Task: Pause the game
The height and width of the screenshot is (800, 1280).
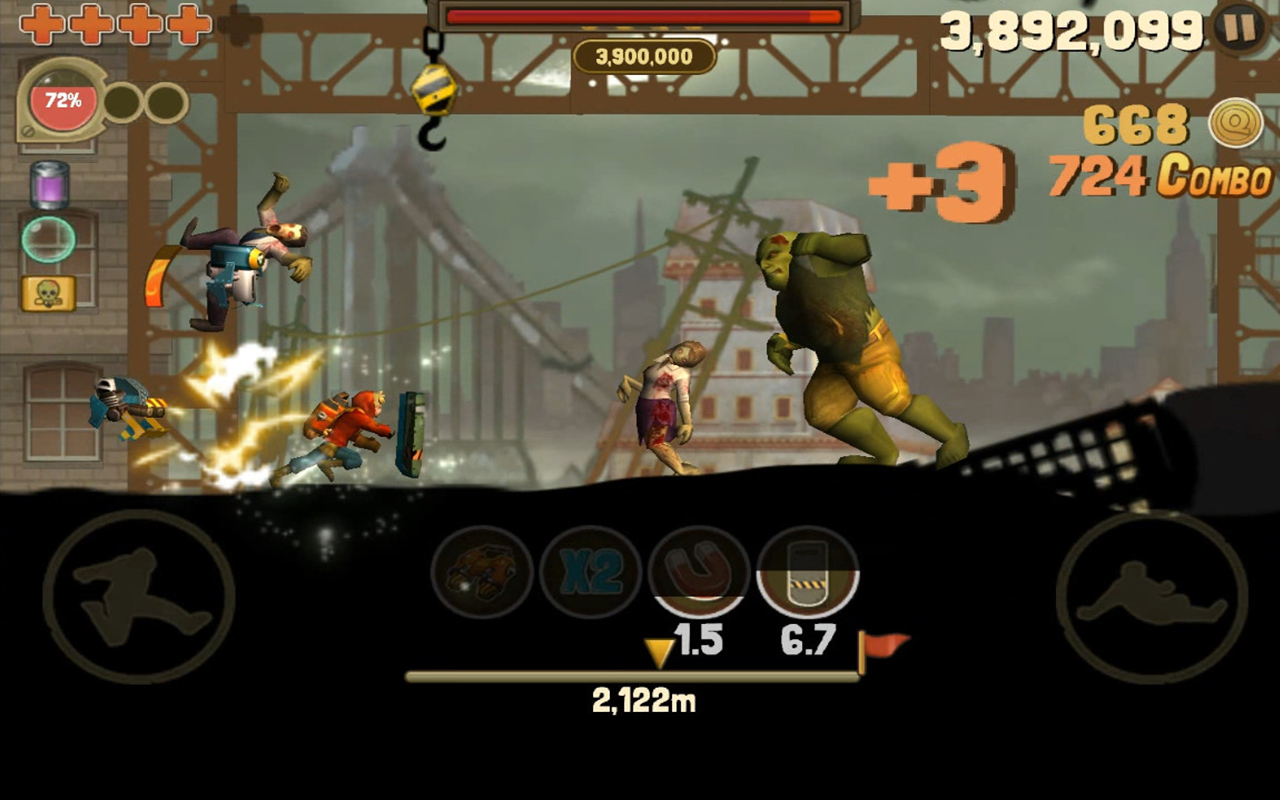Action: coord(1240,28)
